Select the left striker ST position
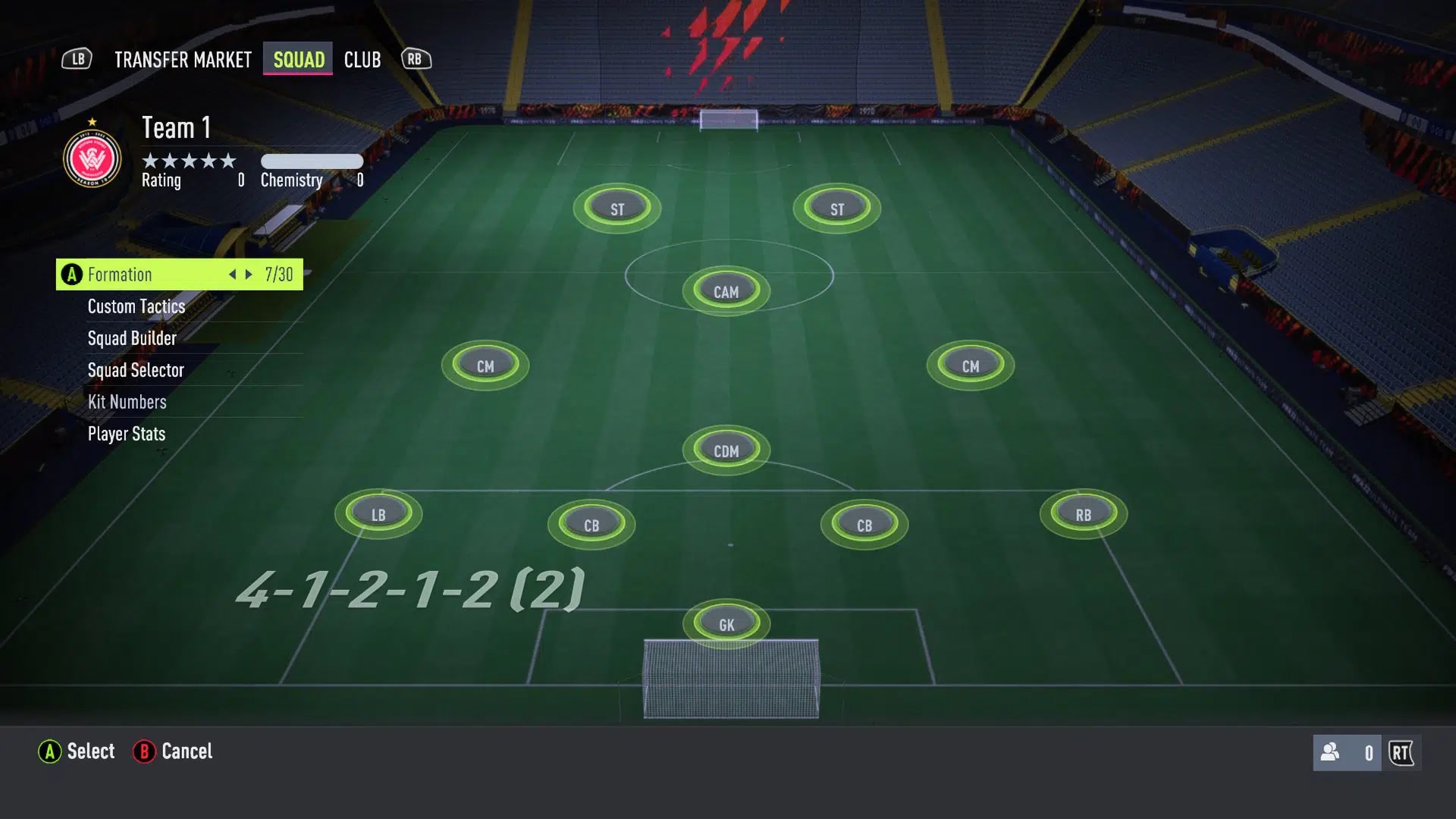Viewport: 1456px width, 819px height. click(617, 208)
